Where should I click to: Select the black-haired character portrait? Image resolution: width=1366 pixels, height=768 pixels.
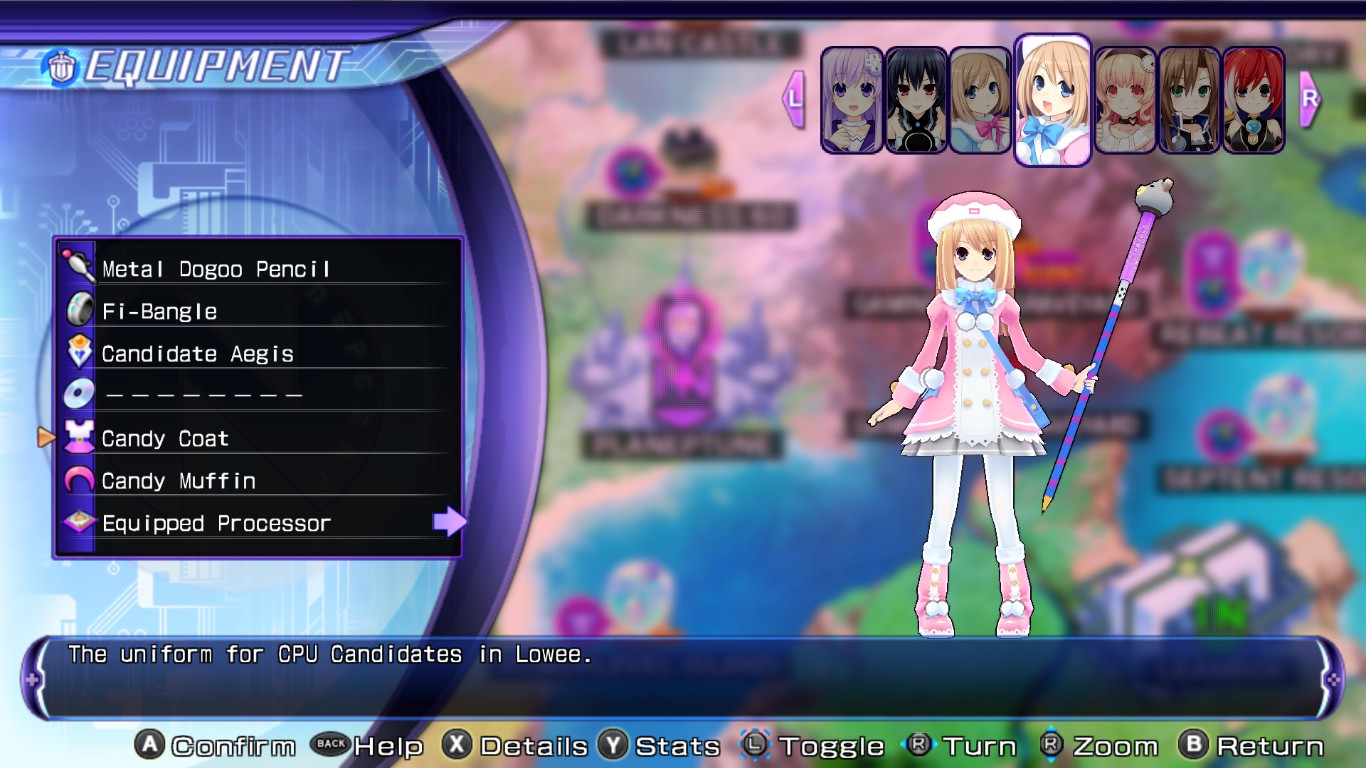click(916, 100)
